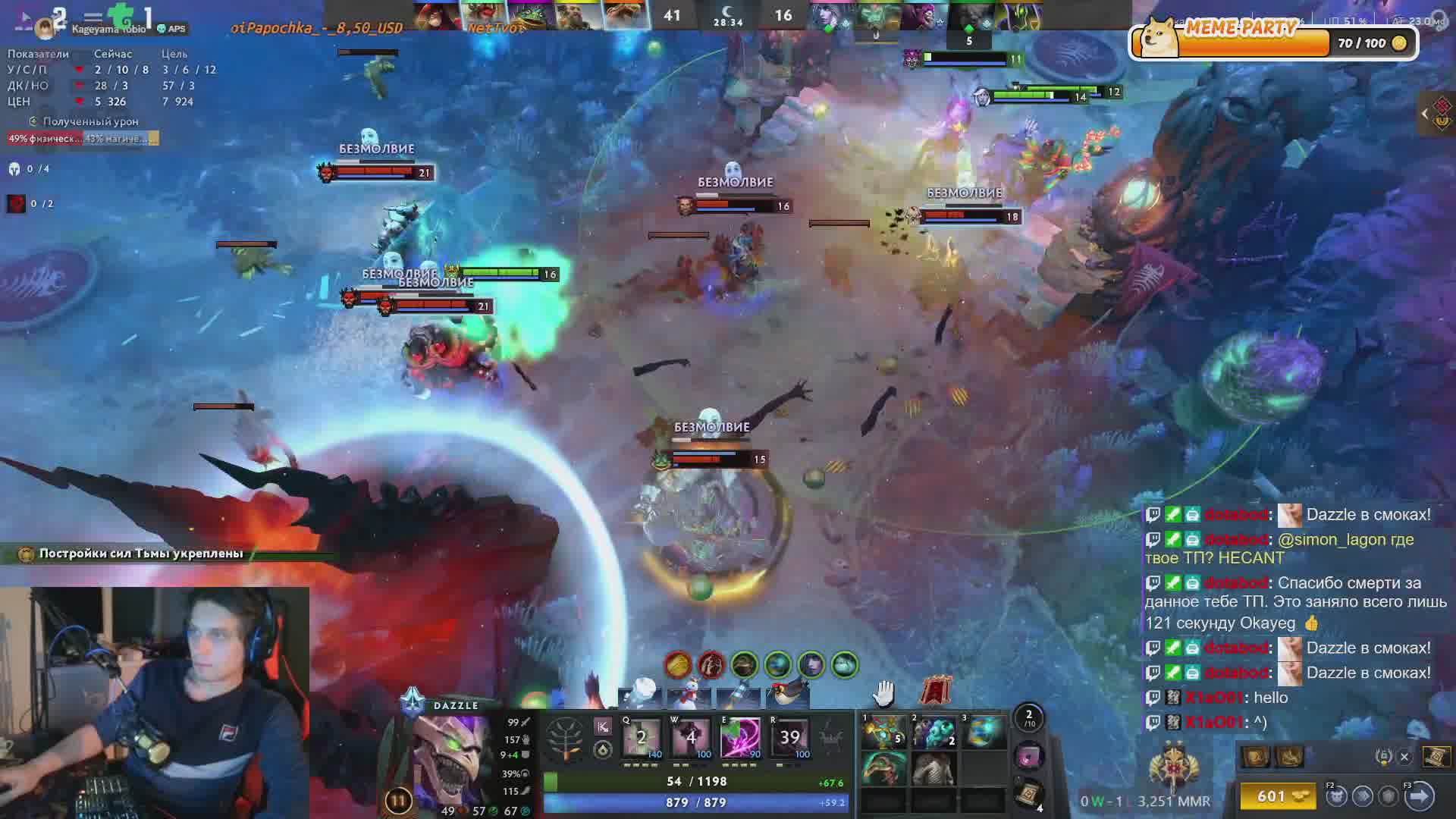
Task: Activate the glyph banner button
Action: (936, 691)
